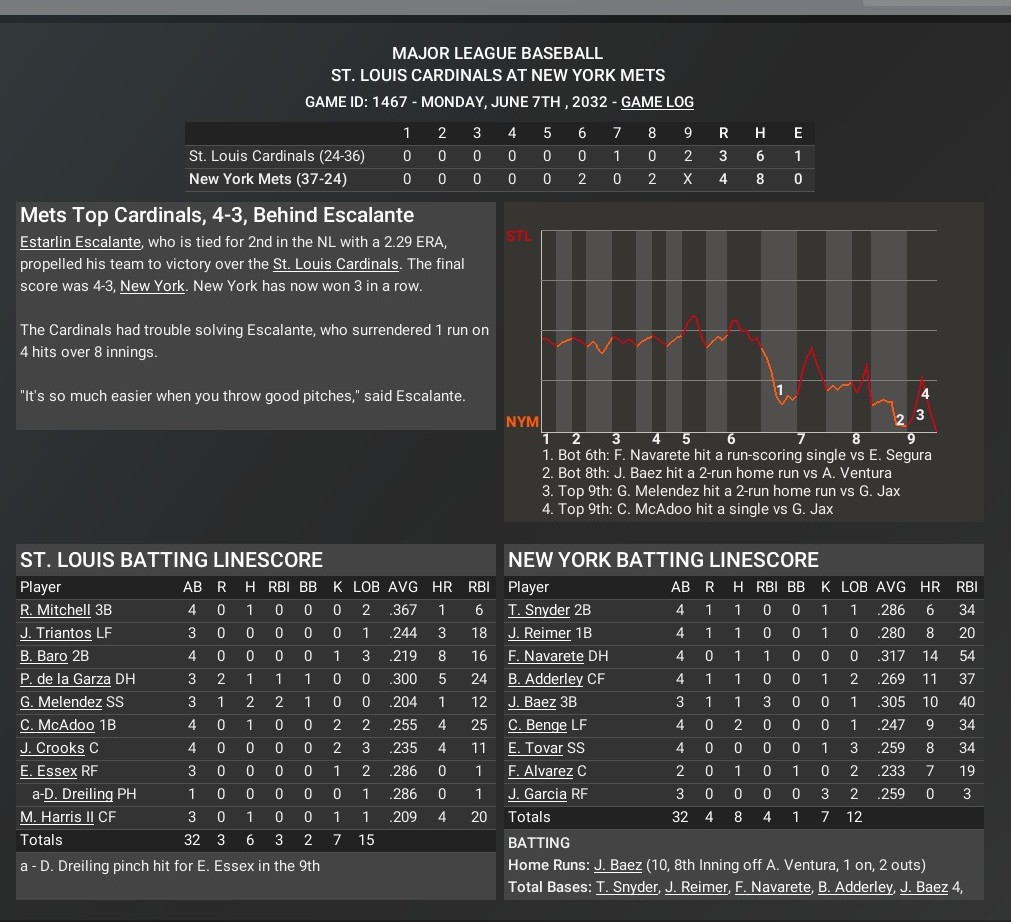This screenshot has height=922, width=1011.
Task: Select J. Triantos in St. Louis lineup
Action: click(55, 633)
